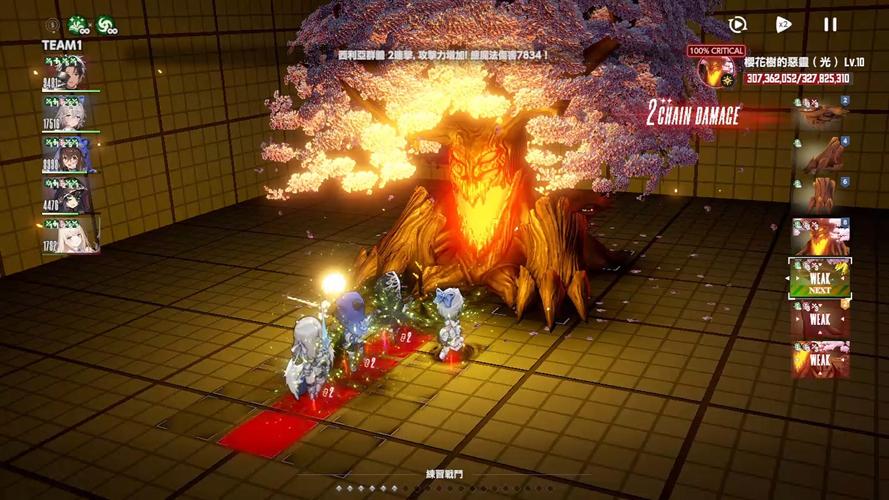889x500 pixels.
Task: Select the glowing boss face turn card
Action: [x=820, y=236]
